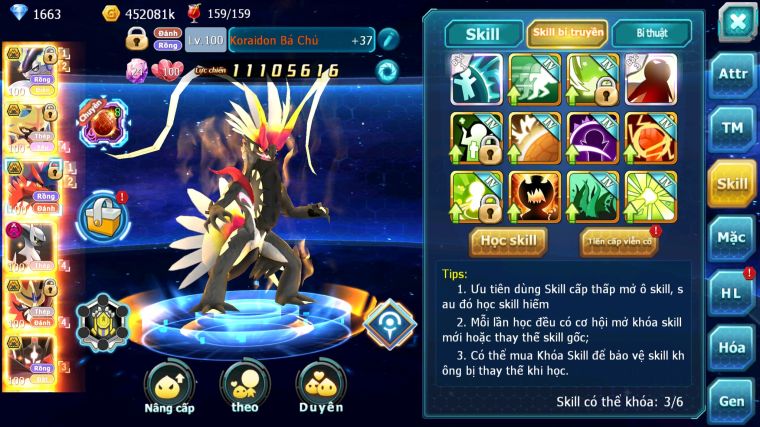This screenshot has height=427, width=760.
Task: Choose the Hóa side tab
Action: point(731,347)
